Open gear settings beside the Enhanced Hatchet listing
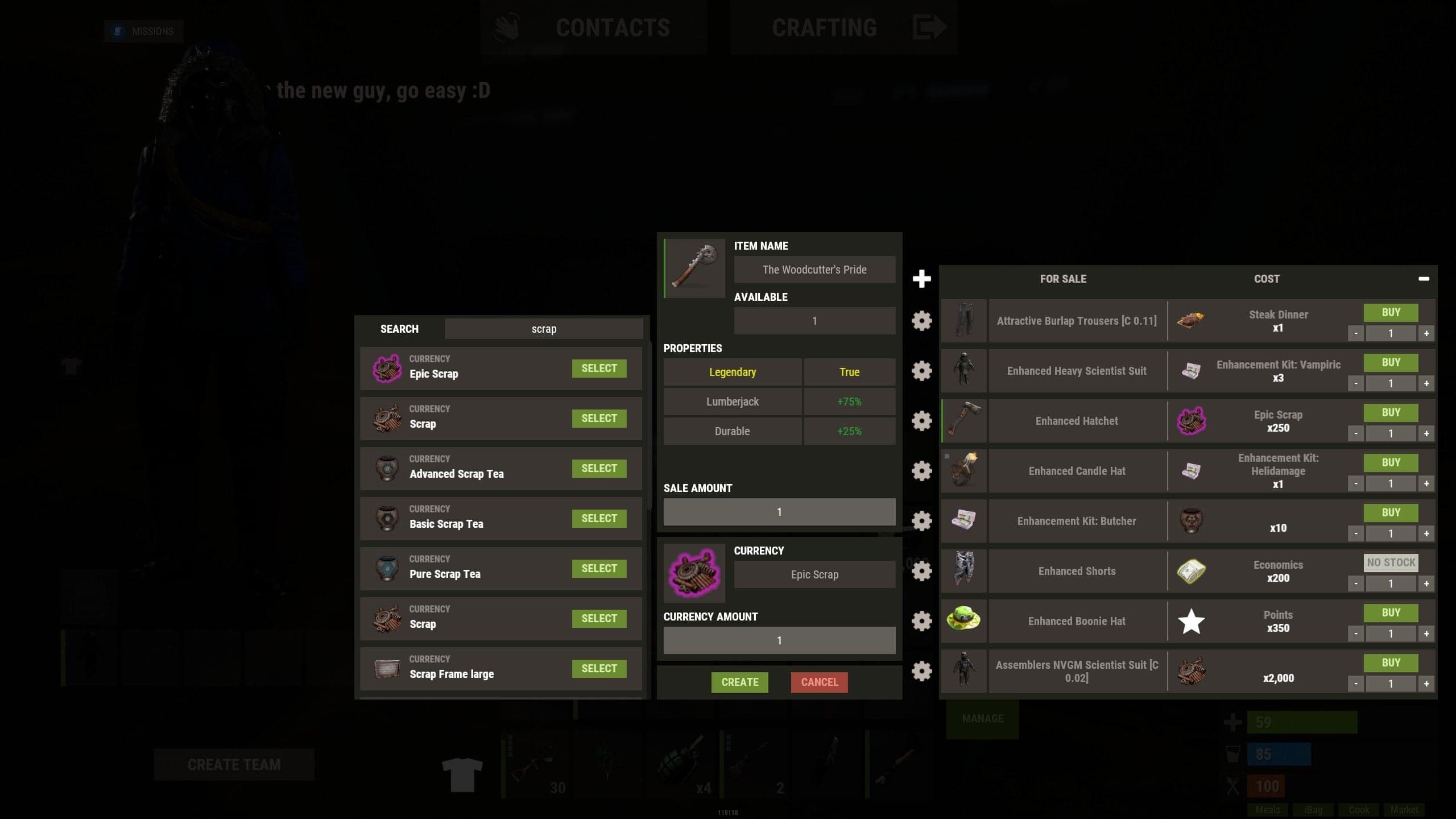Image resolution: width=1456 pixels, height=819 pixels. tap(921, 421)
